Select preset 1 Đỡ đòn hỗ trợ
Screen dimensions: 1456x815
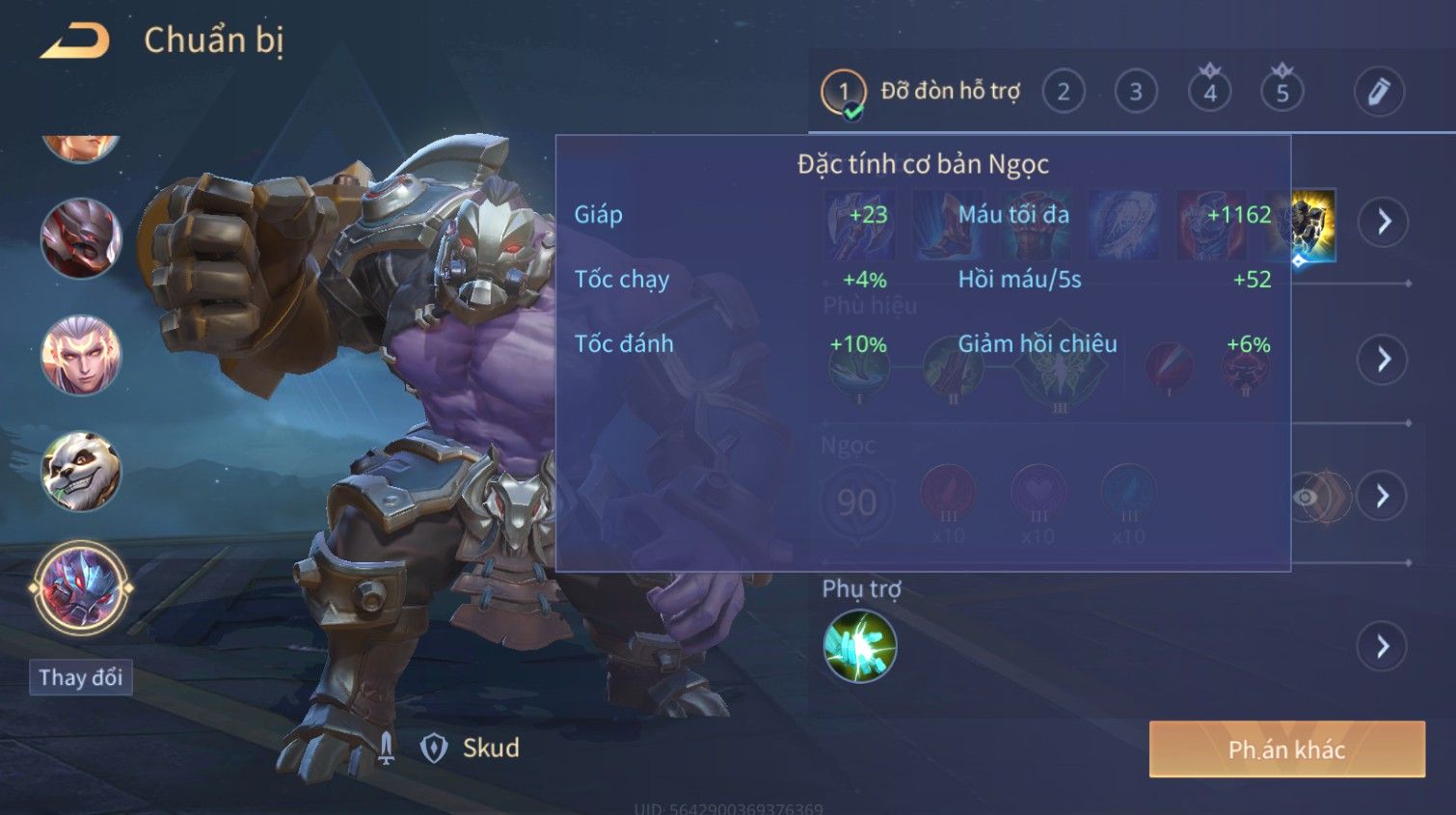point(844,93)
